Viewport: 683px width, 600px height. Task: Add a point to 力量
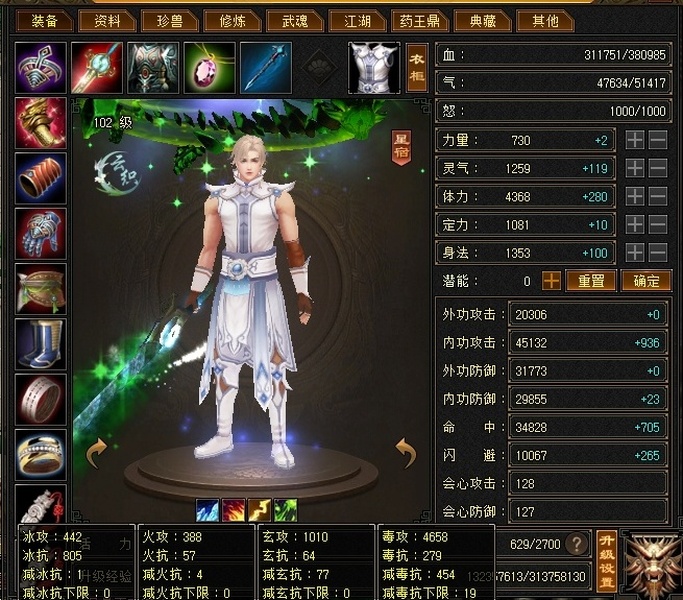click(635, 141)
